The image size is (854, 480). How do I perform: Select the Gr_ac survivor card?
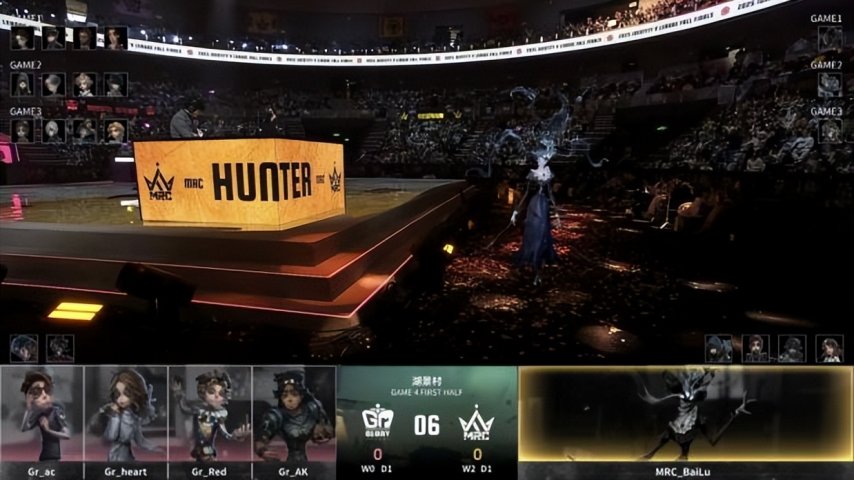tap(42, 420)
